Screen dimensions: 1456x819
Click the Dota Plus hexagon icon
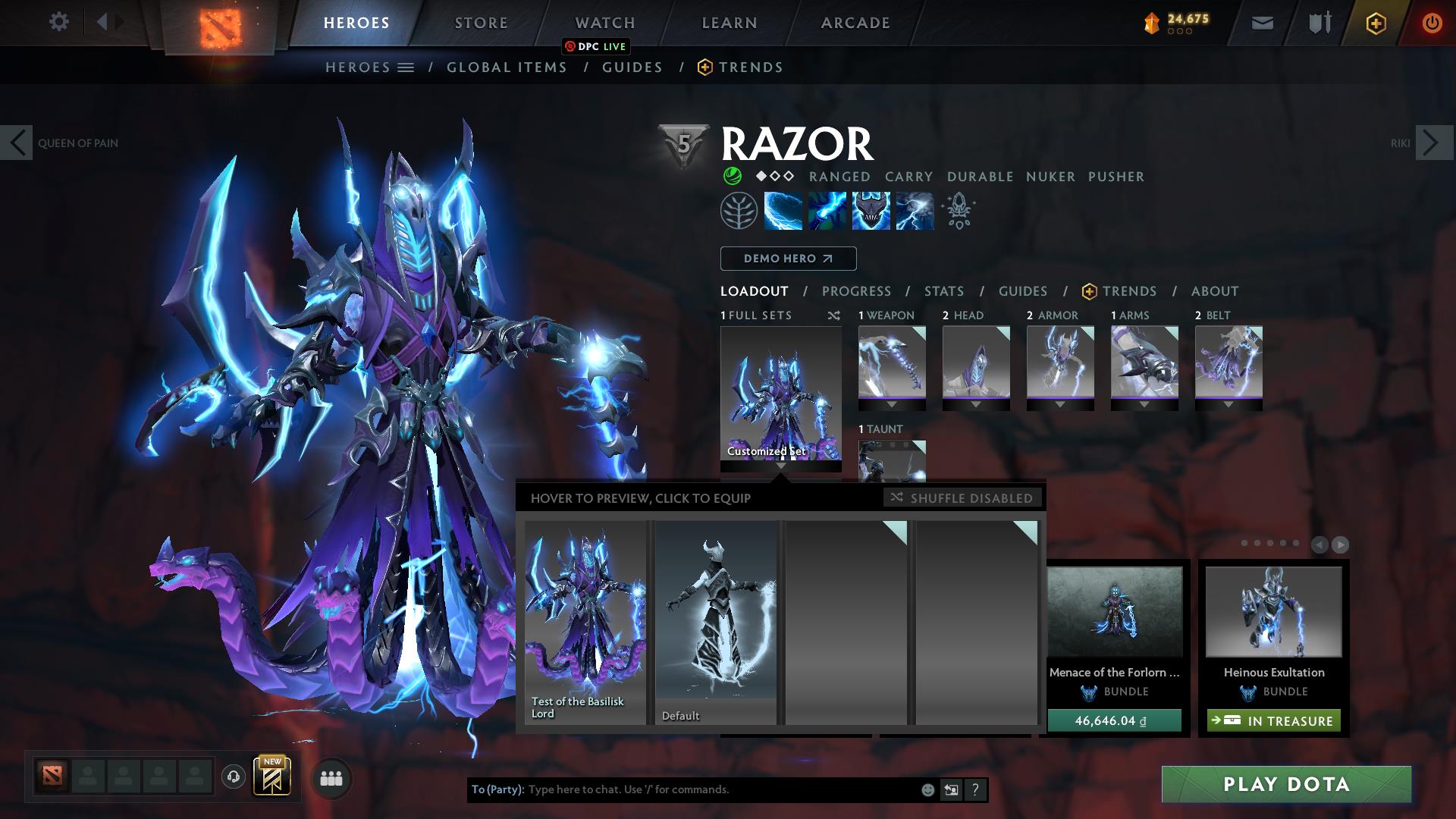pyautogui.click(x=1375, y=22)
